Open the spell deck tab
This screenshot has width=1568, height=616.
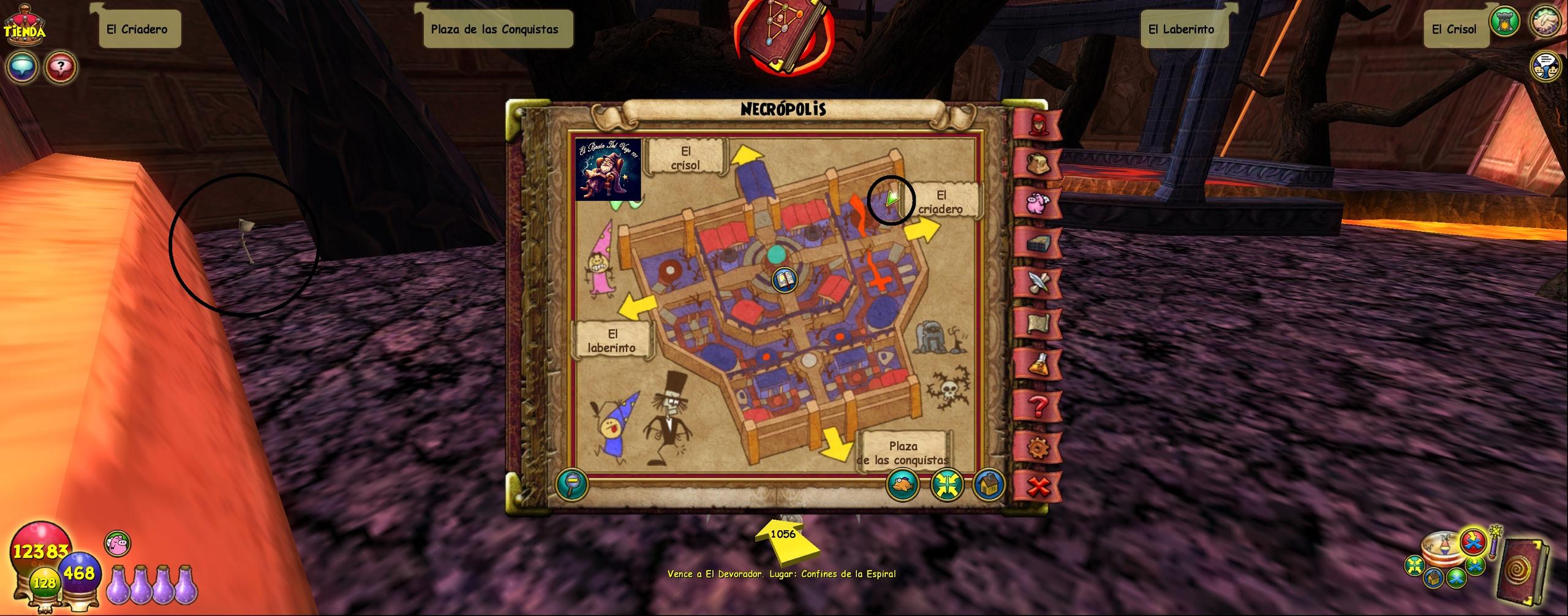pyautogui.click(x=1038, y=243)
